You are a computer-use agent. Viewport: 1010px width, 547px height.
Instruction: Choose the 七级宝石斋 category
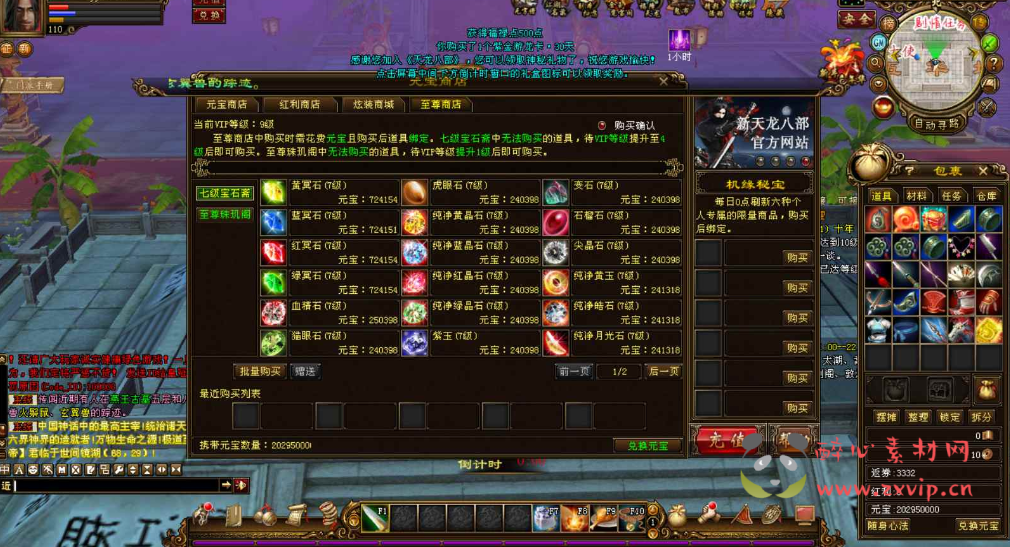pyautogui.click(x=225, y=193)
